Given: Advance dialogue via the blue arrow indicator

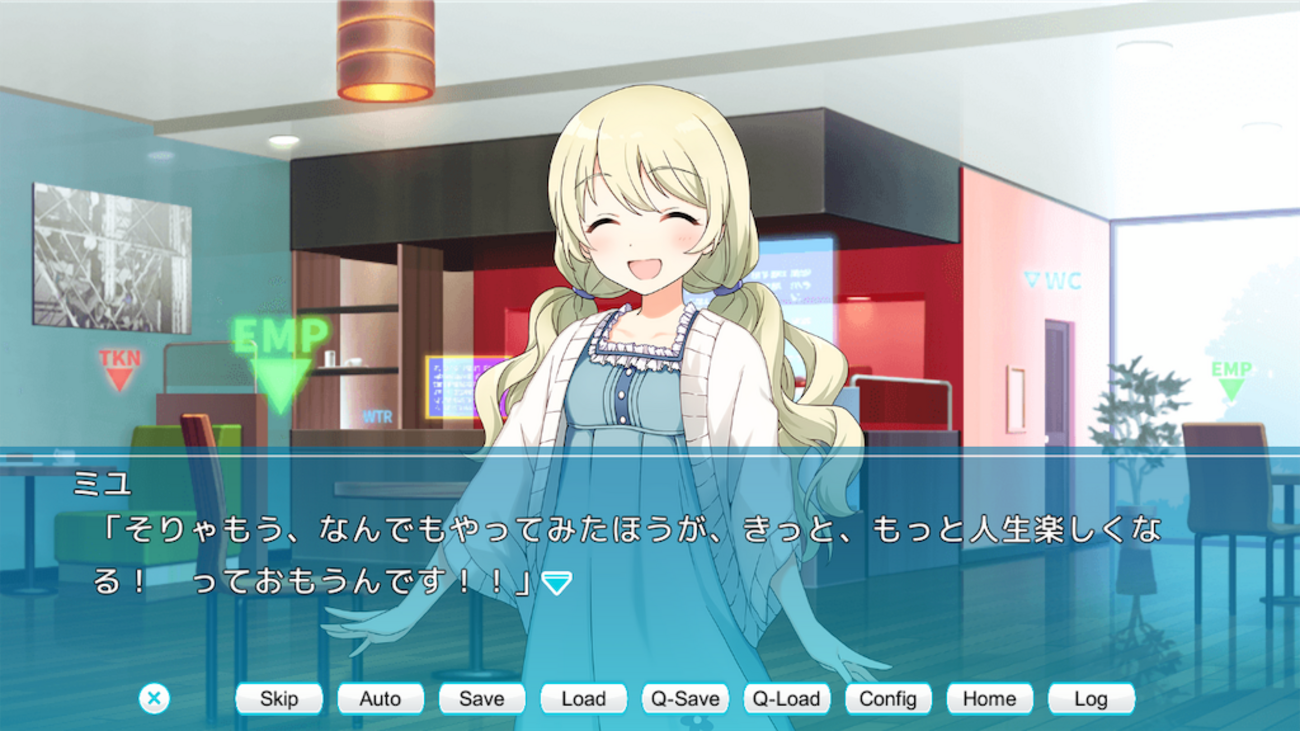Looking at the screenshot, I should pos(556,583).
